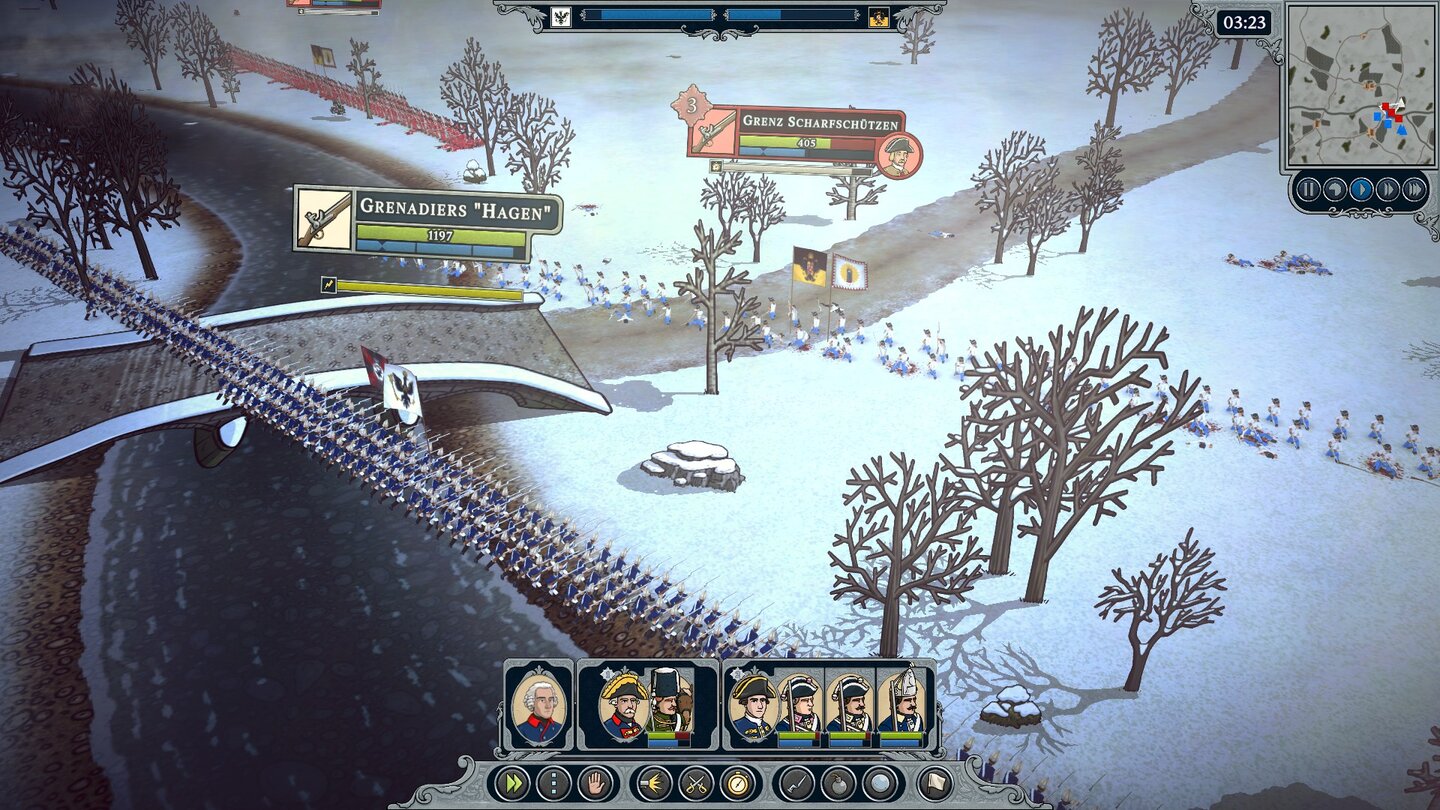1440x810 pixels.
Task: Order a melee charge with crossed swords
Action: click(x=696, y=783)
